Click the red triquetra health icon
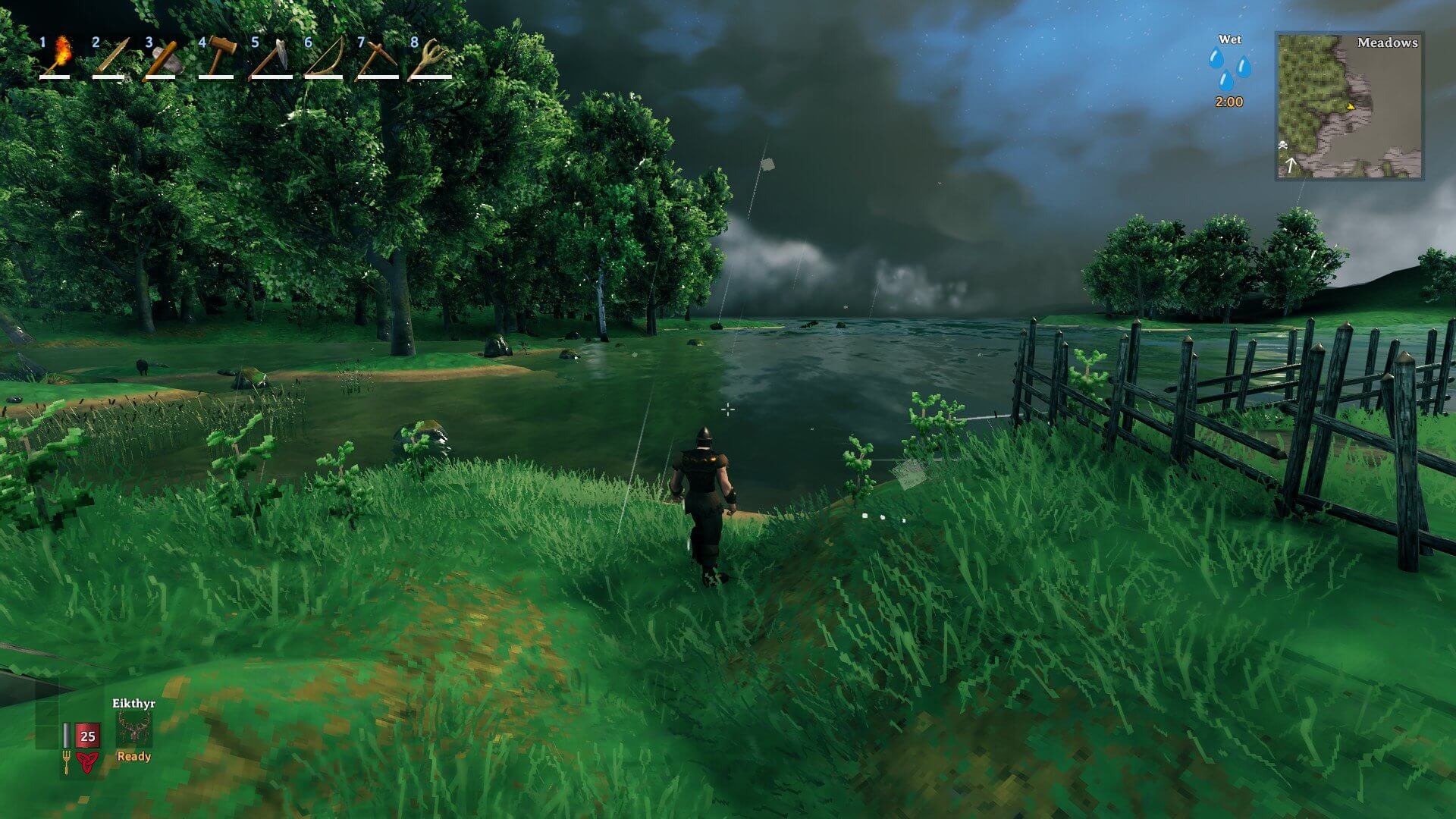1456x819 pixels. point(86,761)
